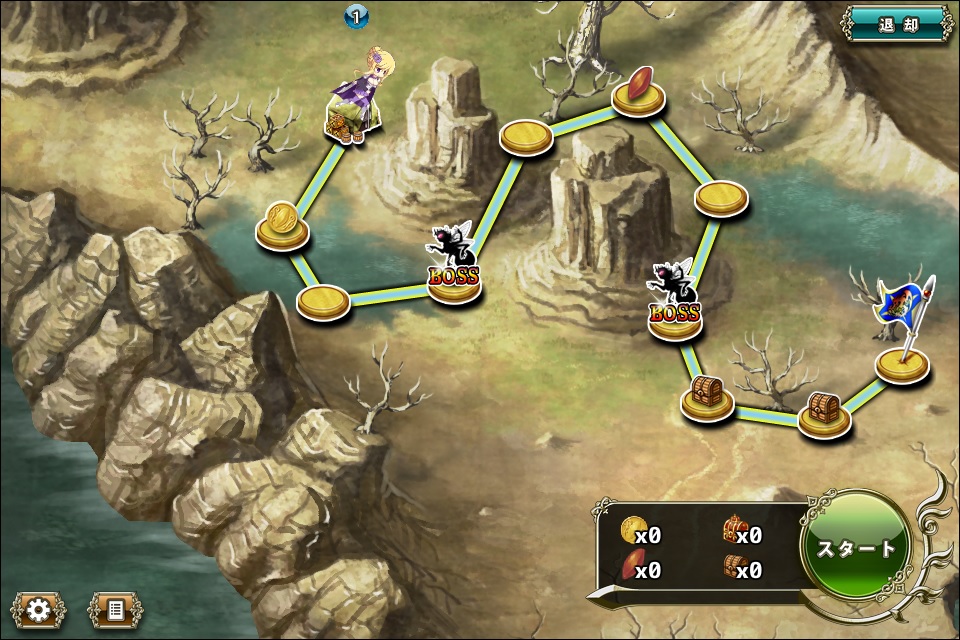
Task: Open the gear settings menu
Action: tap(39, 608)
